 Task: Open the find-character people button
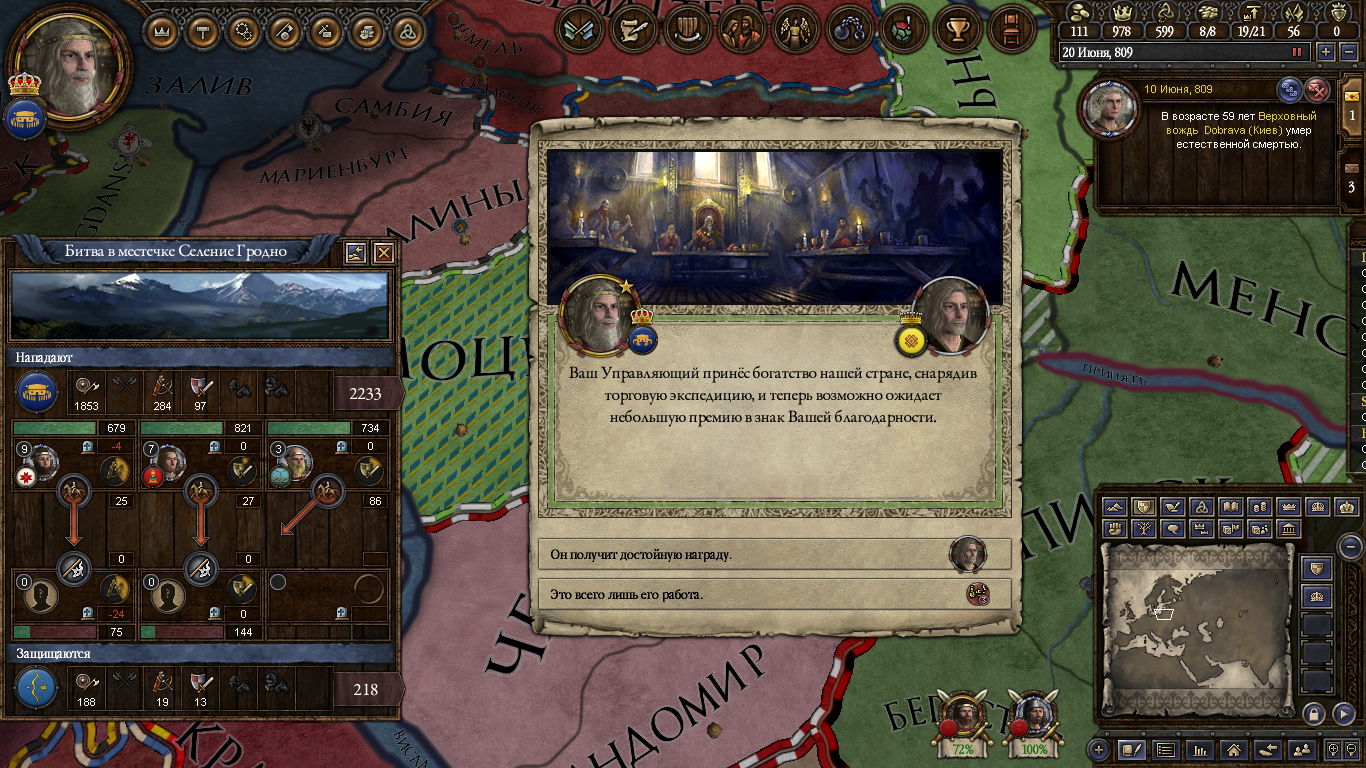click(x=1301, y=749)
